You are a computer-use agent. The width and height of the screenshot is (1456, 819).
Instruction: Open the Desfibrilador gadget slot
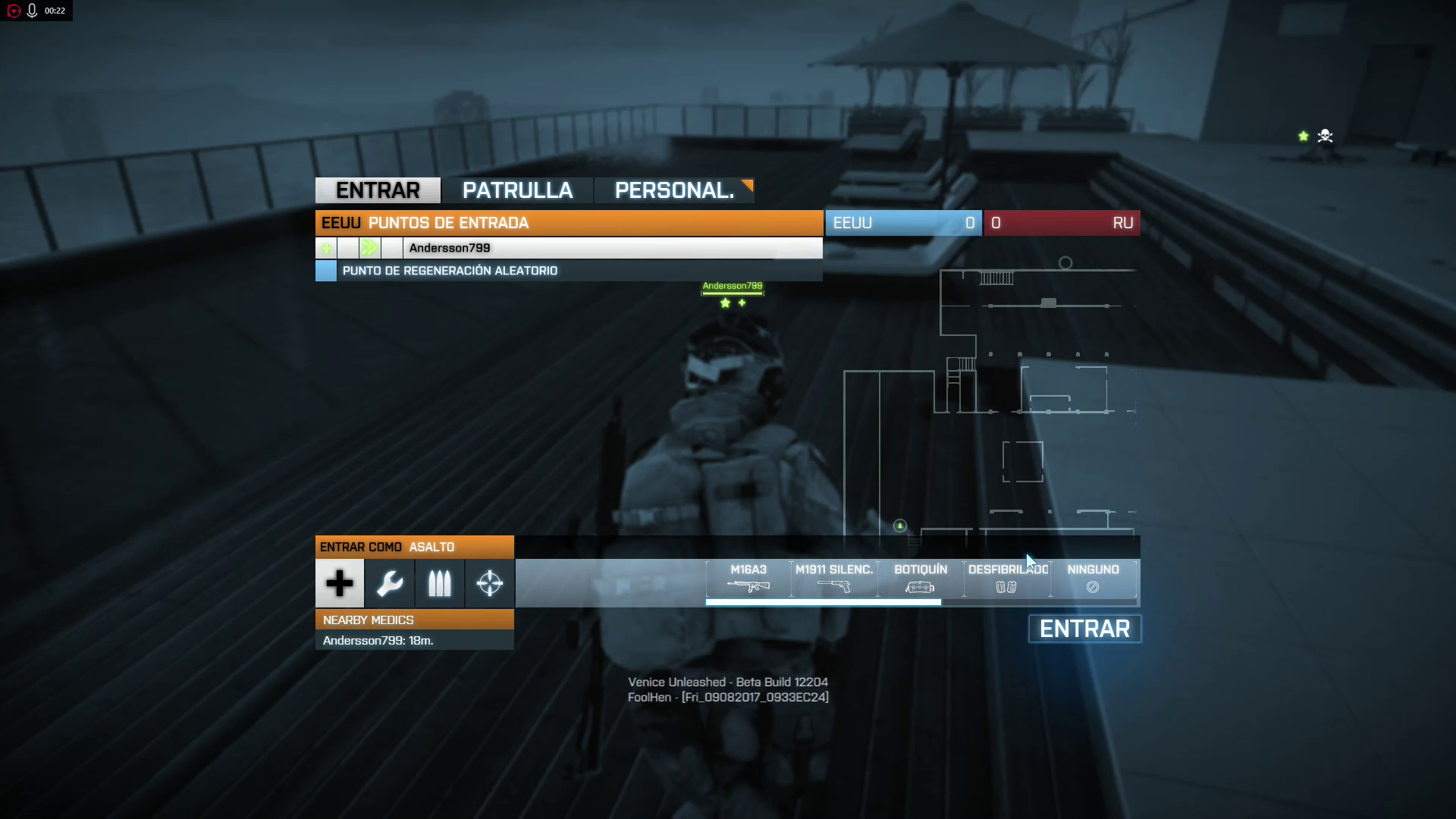1007,579
